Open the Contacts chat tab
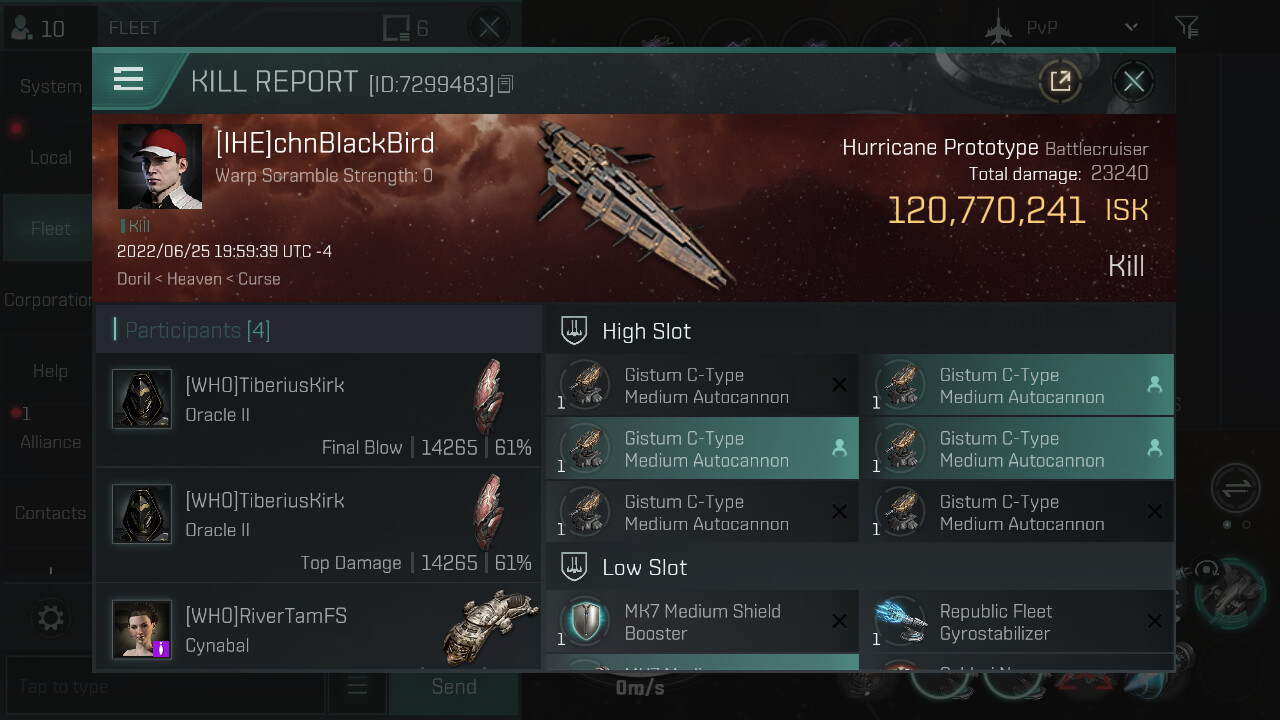 [50, 513]
